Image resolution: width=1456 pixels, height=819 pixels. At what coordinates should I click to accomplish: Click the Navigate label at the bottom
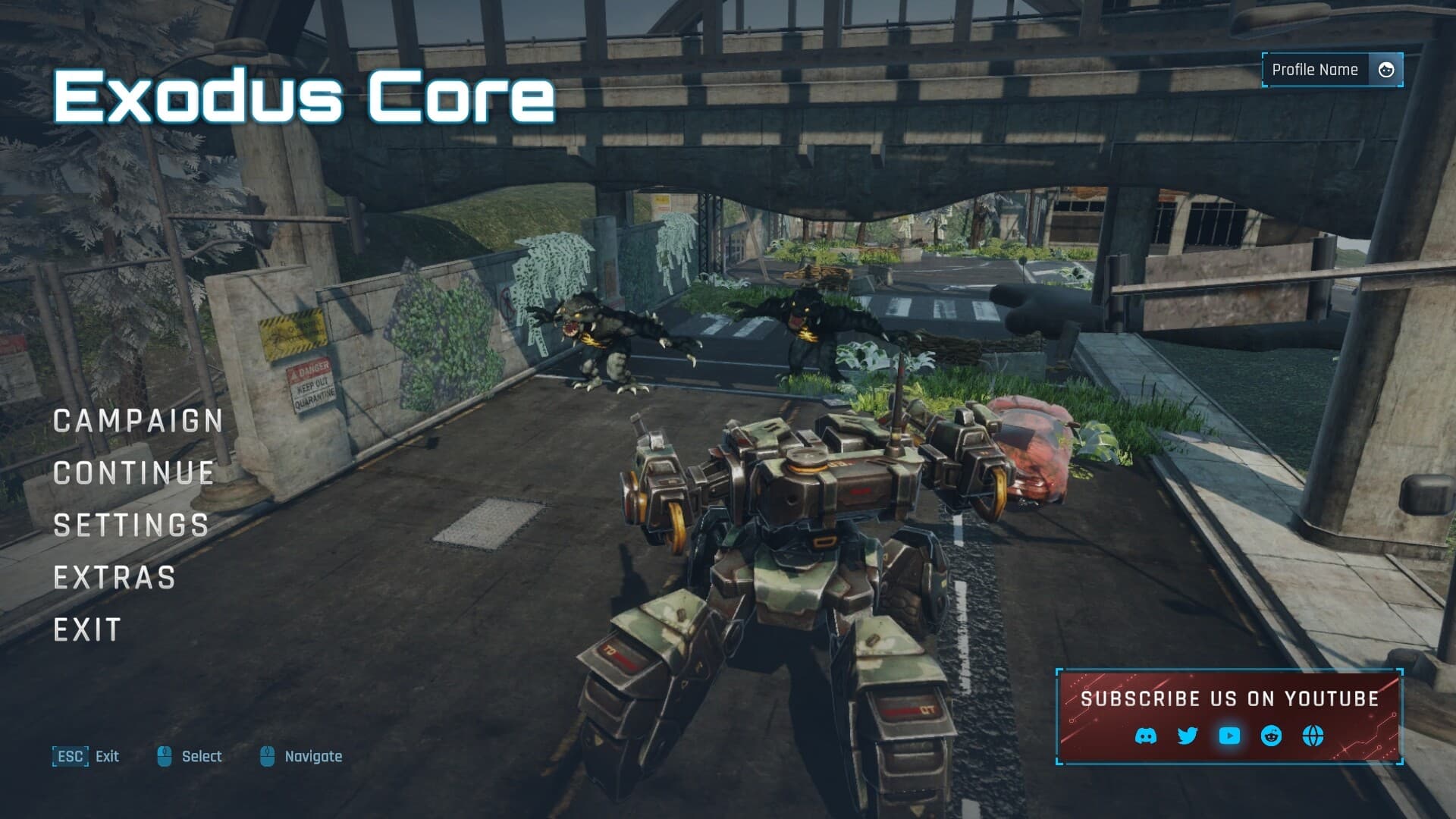coord(313,756)
